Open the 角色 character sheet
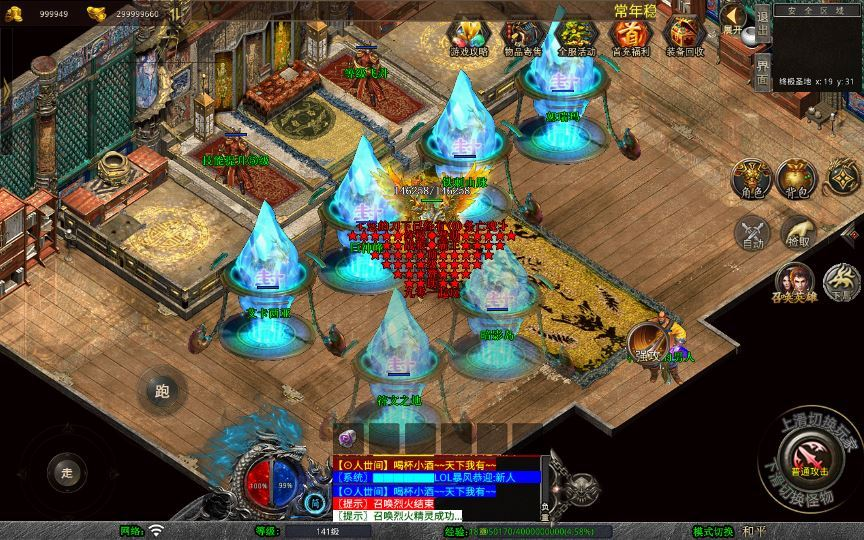 (x=750, y=178)
